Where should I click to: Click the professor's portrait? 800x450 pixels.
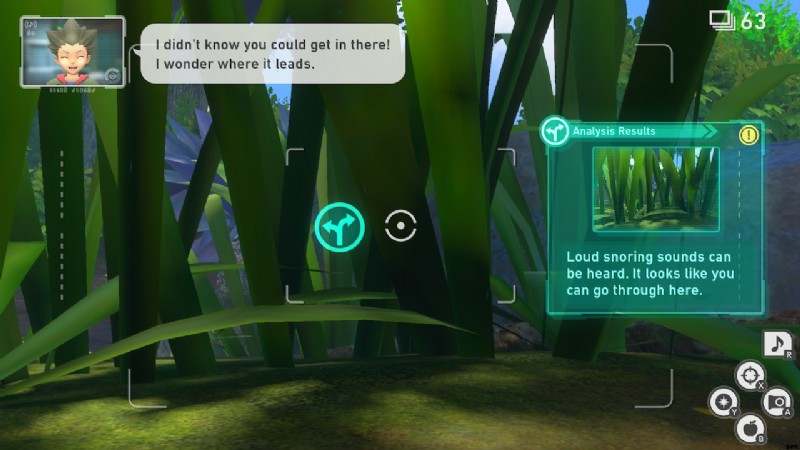(x=72, y=51)
